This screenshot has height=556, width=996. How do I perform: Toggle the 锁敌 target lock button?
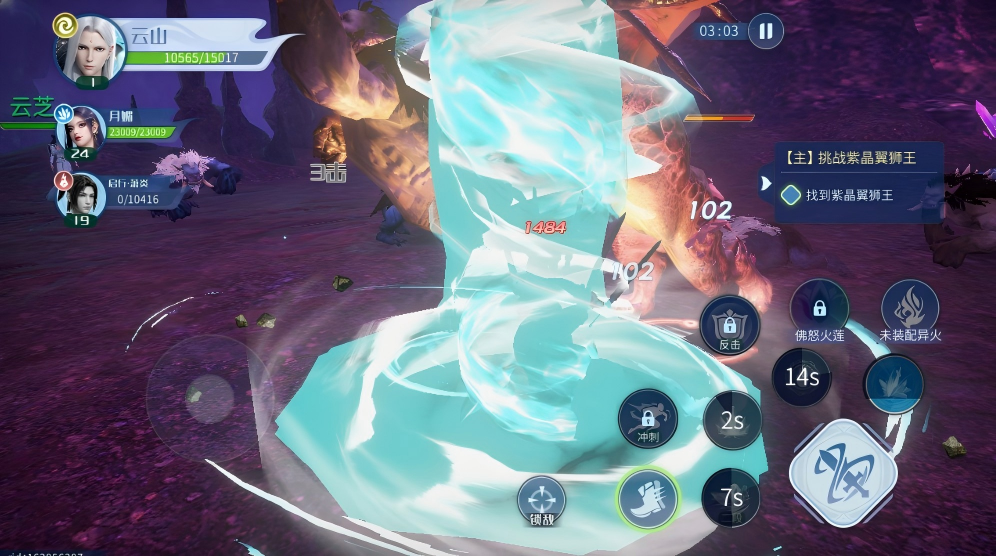click(542, 499)
